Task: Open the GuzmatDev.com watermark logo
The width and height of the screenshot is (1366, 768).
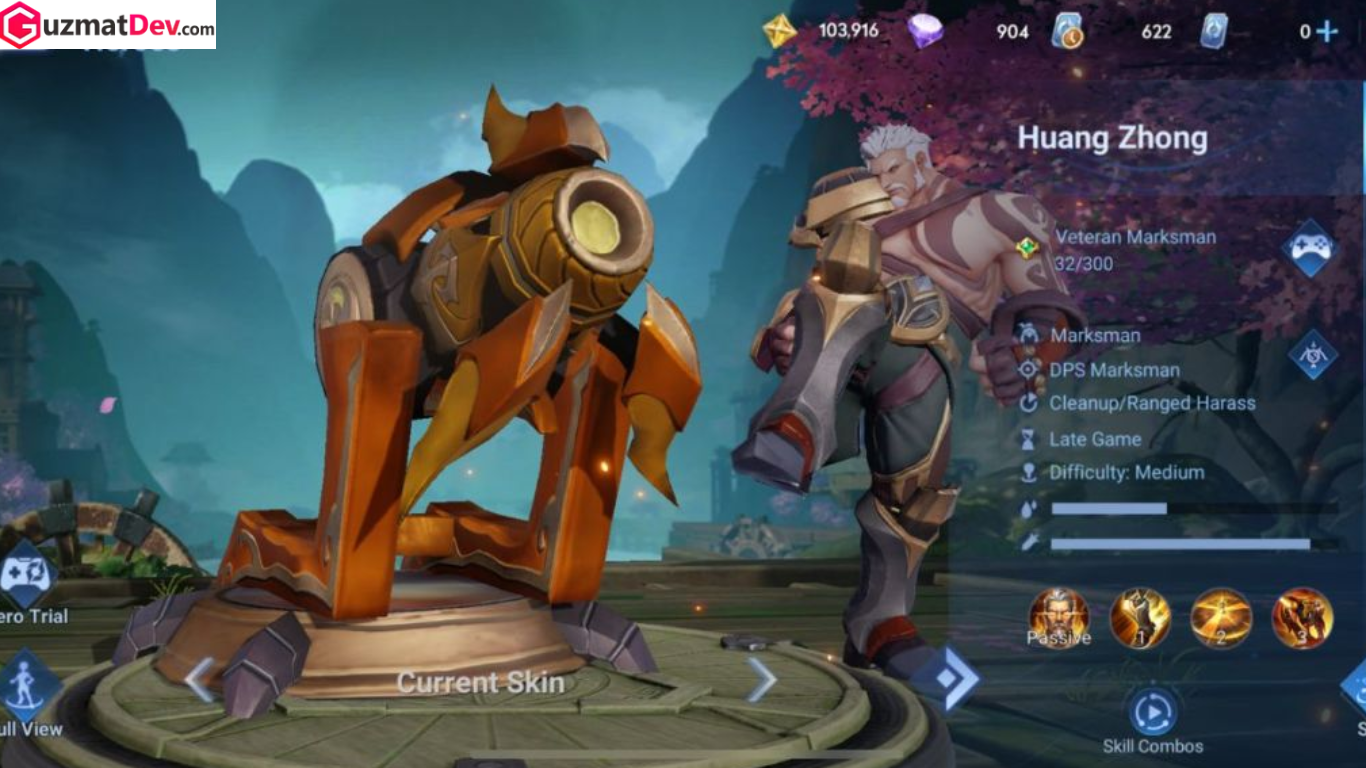Action: coord(108,25)
